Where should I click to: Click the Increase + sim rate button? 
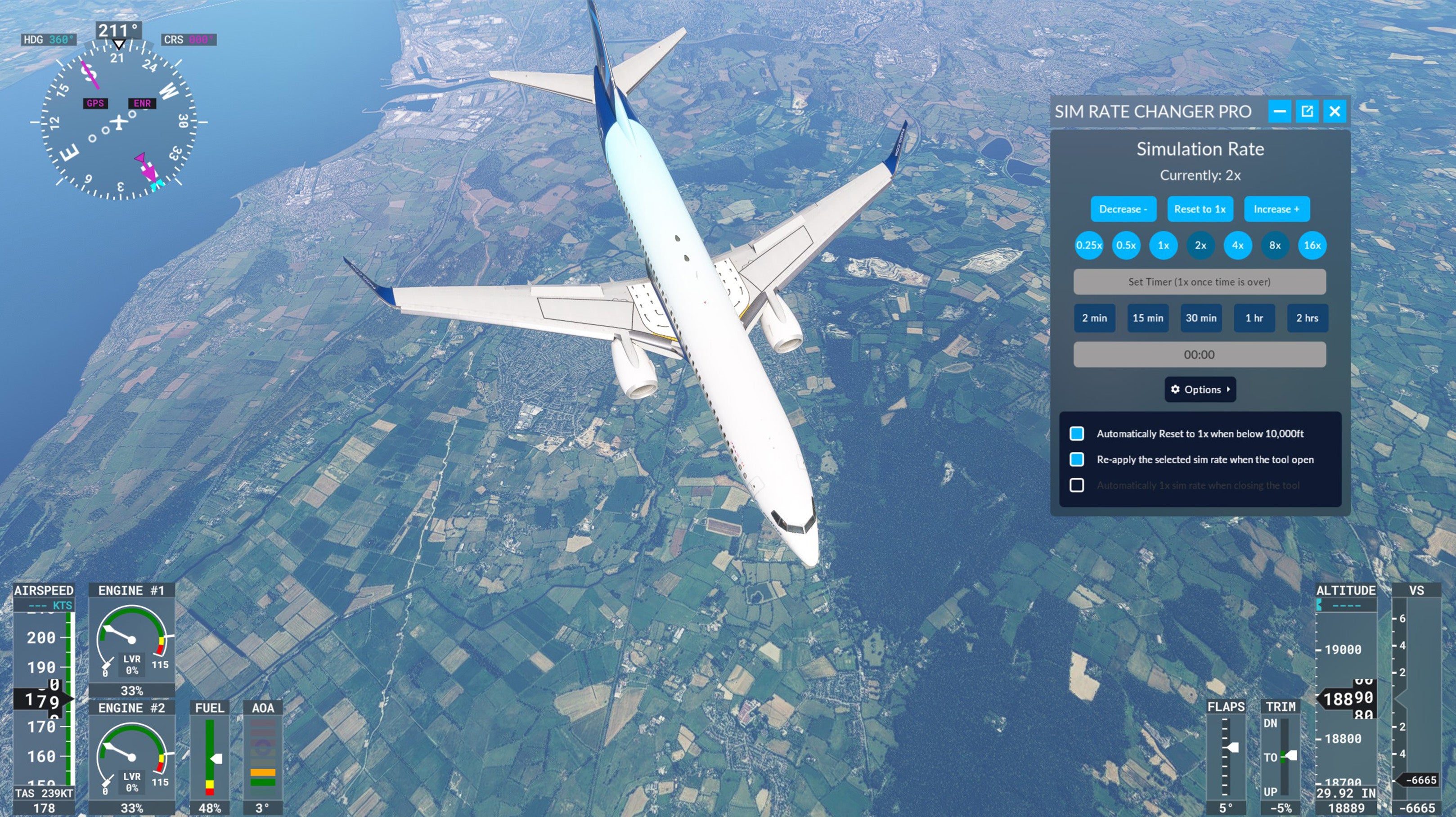[1276, 209]
